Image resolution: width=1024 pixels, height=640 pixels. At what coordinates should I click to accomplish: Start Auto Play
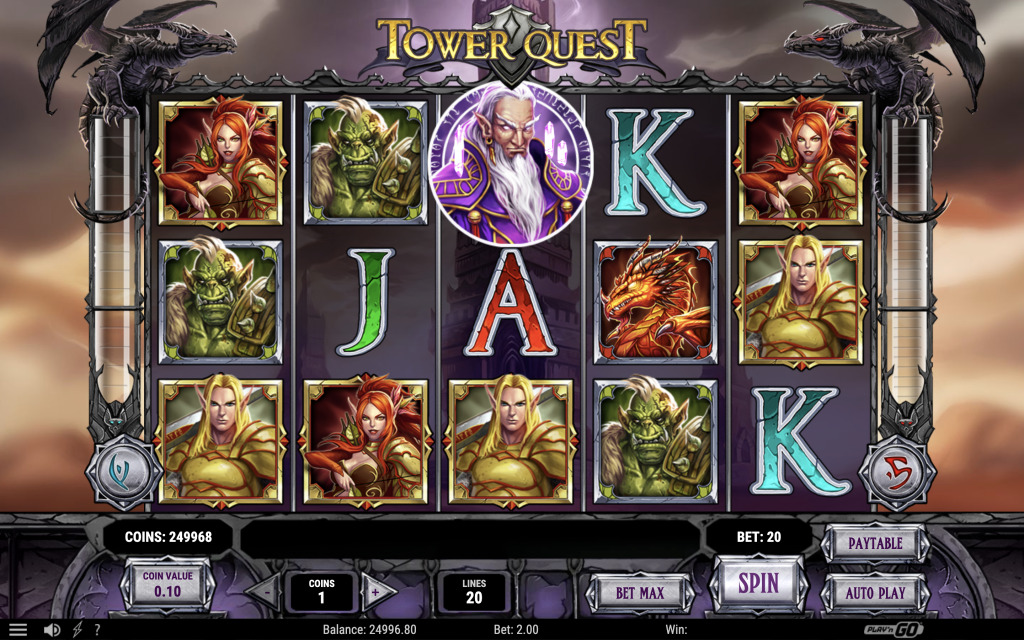[x=875, y=592]
